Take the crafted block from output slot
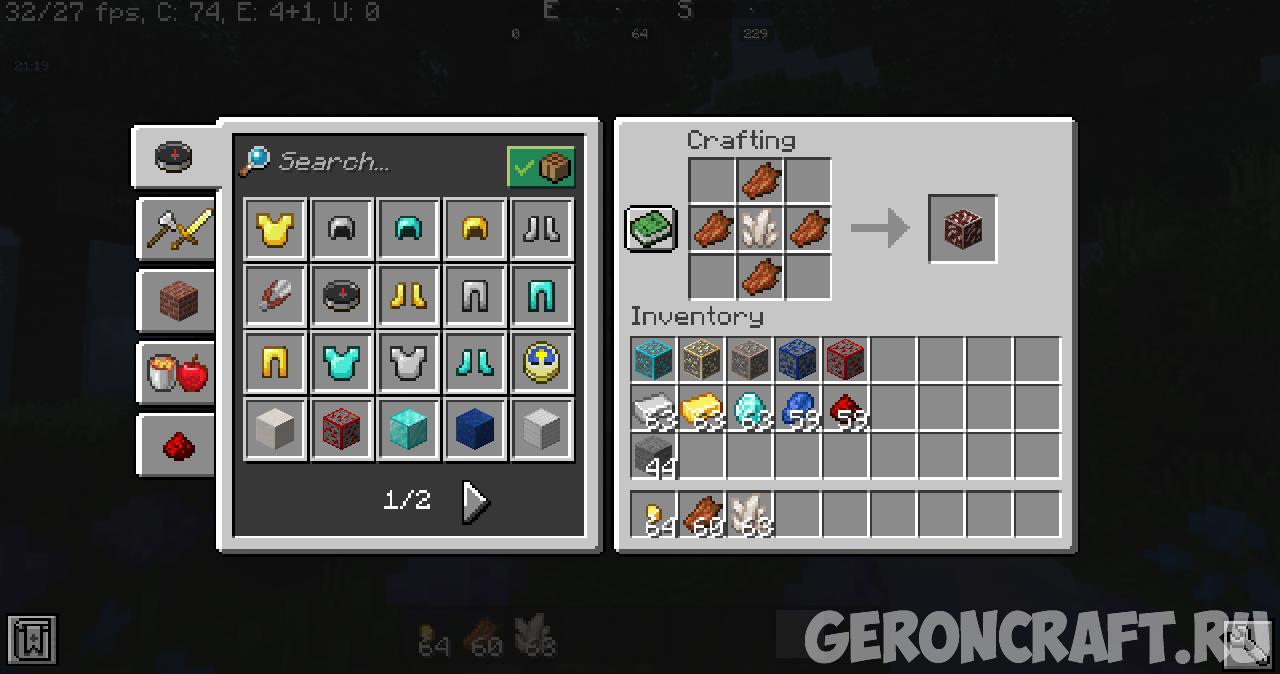The height and width of the screenshot is (674, 1280). click(x=962, y=230)
